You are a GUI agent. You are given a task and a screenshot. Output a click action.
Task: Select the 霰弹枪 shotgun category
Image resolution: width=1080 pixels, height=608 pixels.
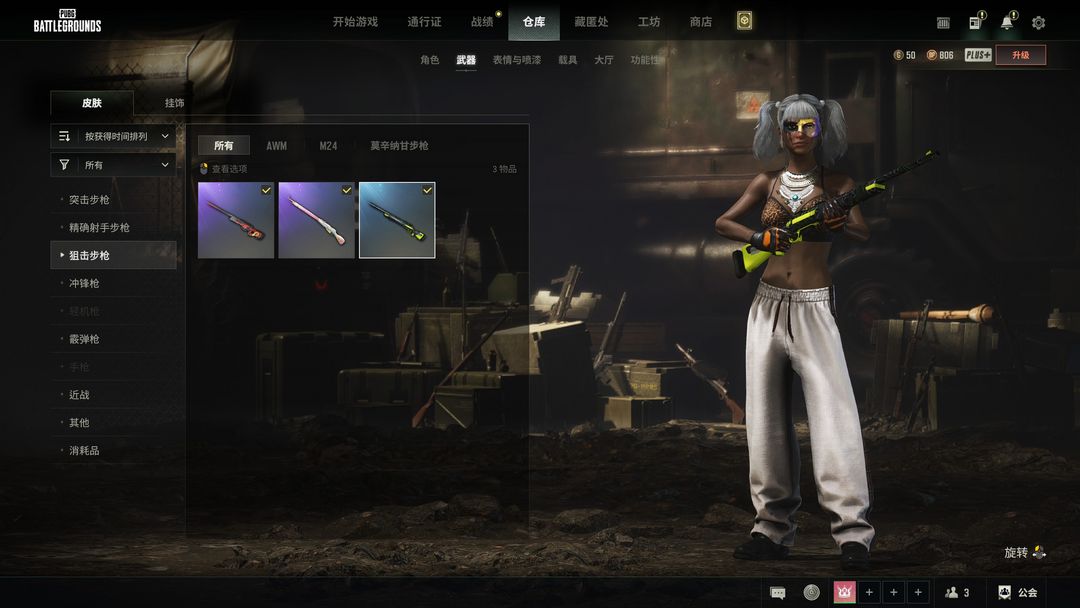[x=84, y=339]
